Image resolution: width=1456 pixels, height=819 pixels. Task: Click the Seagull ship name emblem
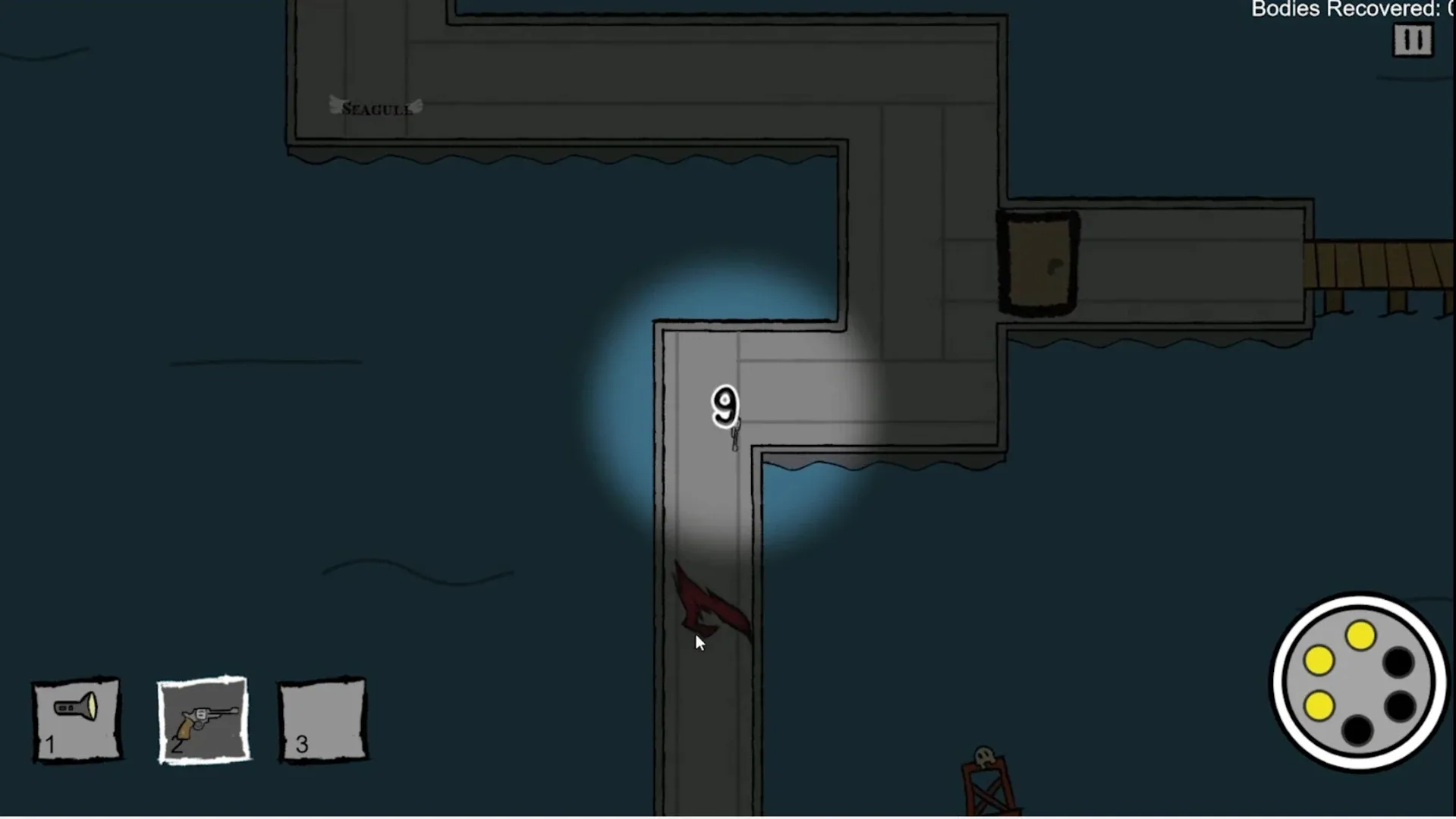click(x=375, y=107)
